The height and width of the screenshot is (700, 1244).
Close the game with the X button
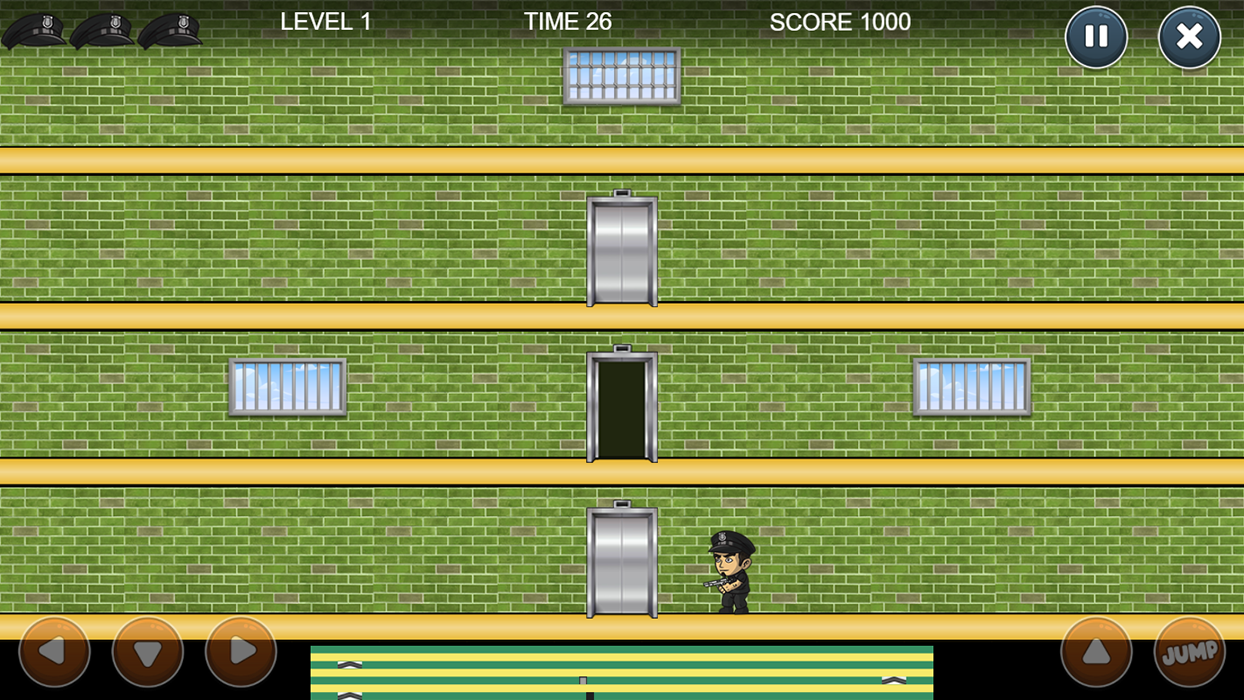click(1189, 38)
